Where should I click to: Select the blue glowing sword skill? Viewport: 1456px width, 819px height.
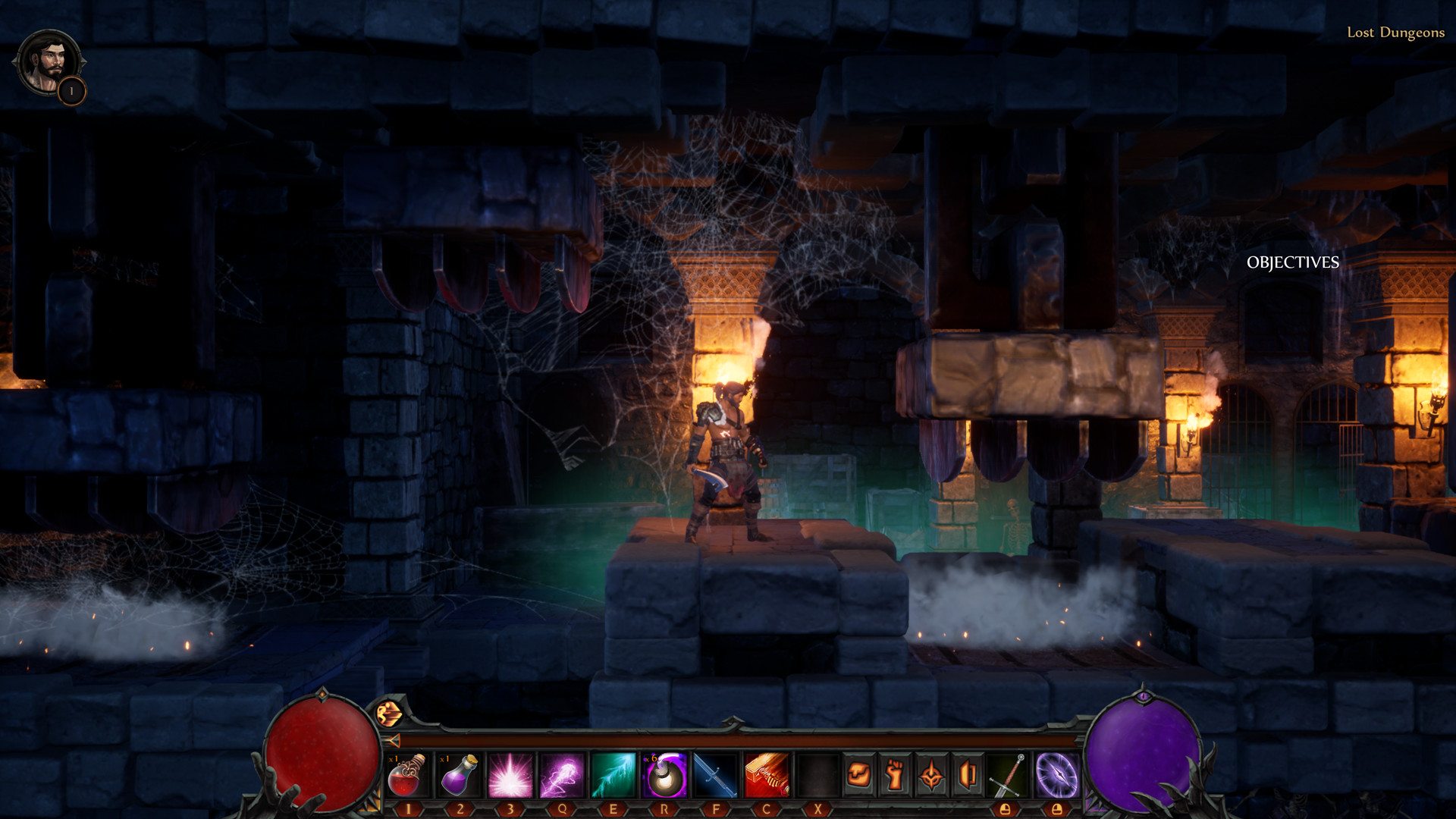[x=715, y=775]
